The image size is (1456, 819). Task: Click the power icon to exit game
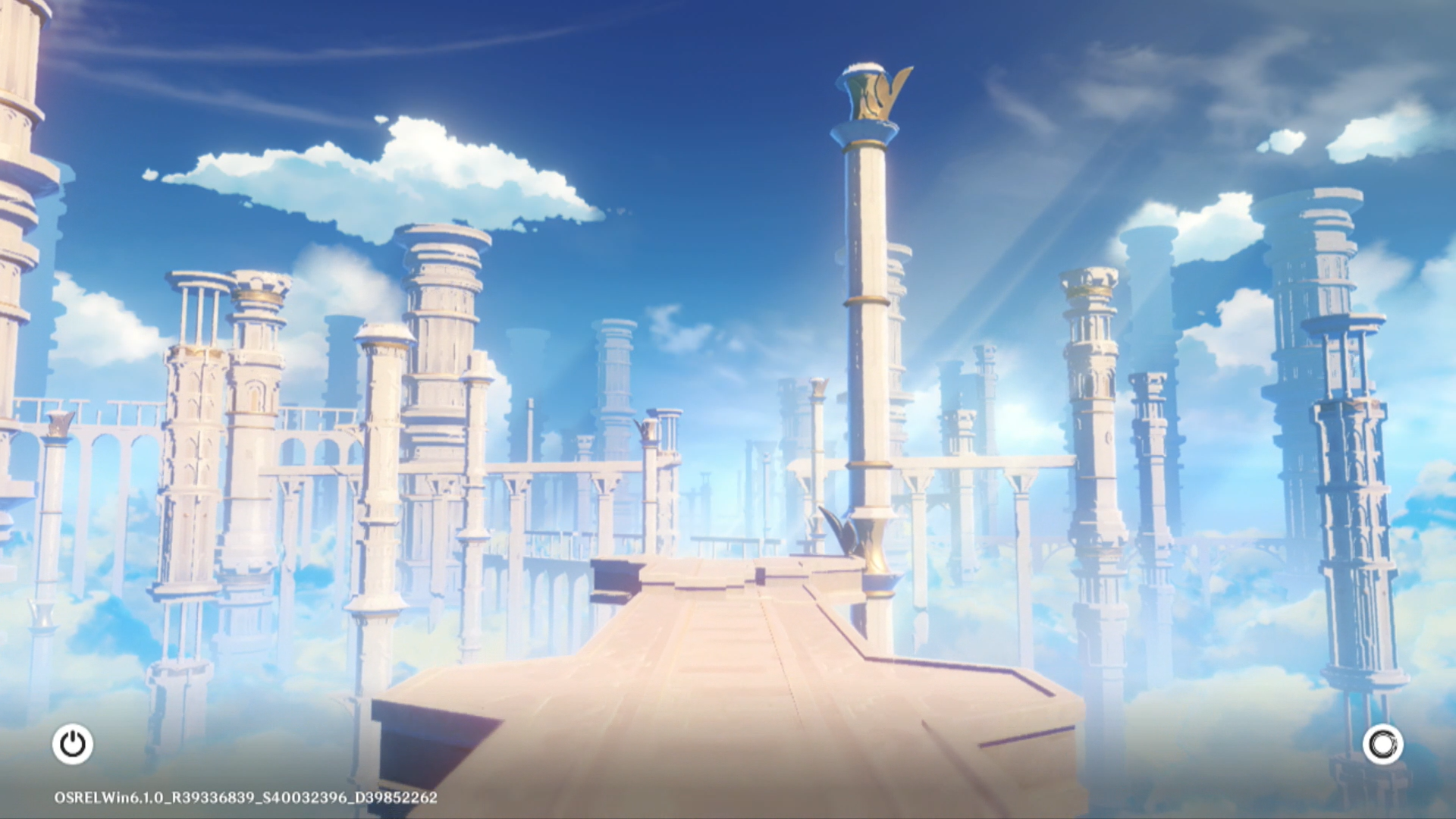pos(73,744)
